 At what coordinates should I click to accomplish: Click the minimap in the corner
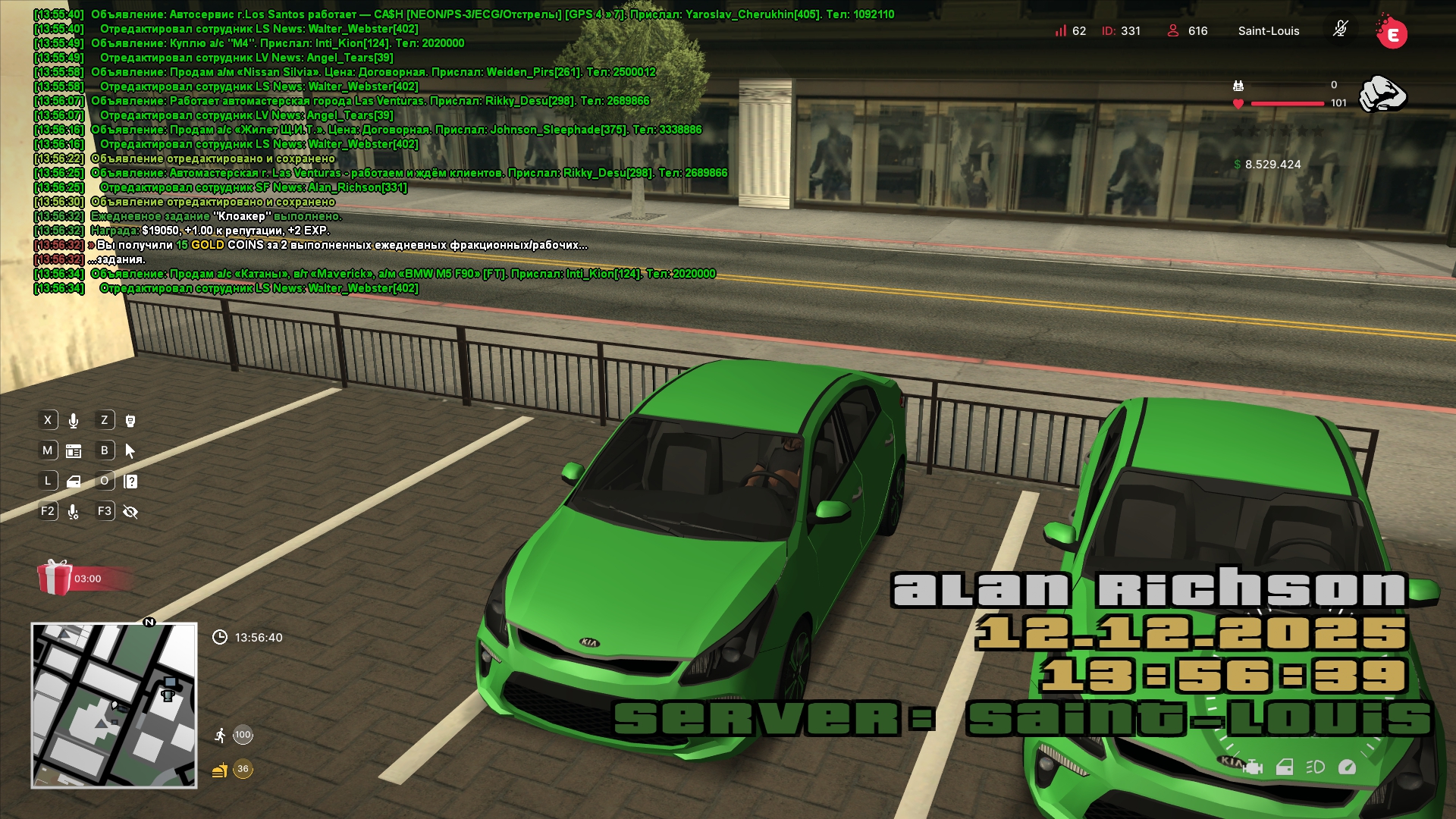(114, 705)
